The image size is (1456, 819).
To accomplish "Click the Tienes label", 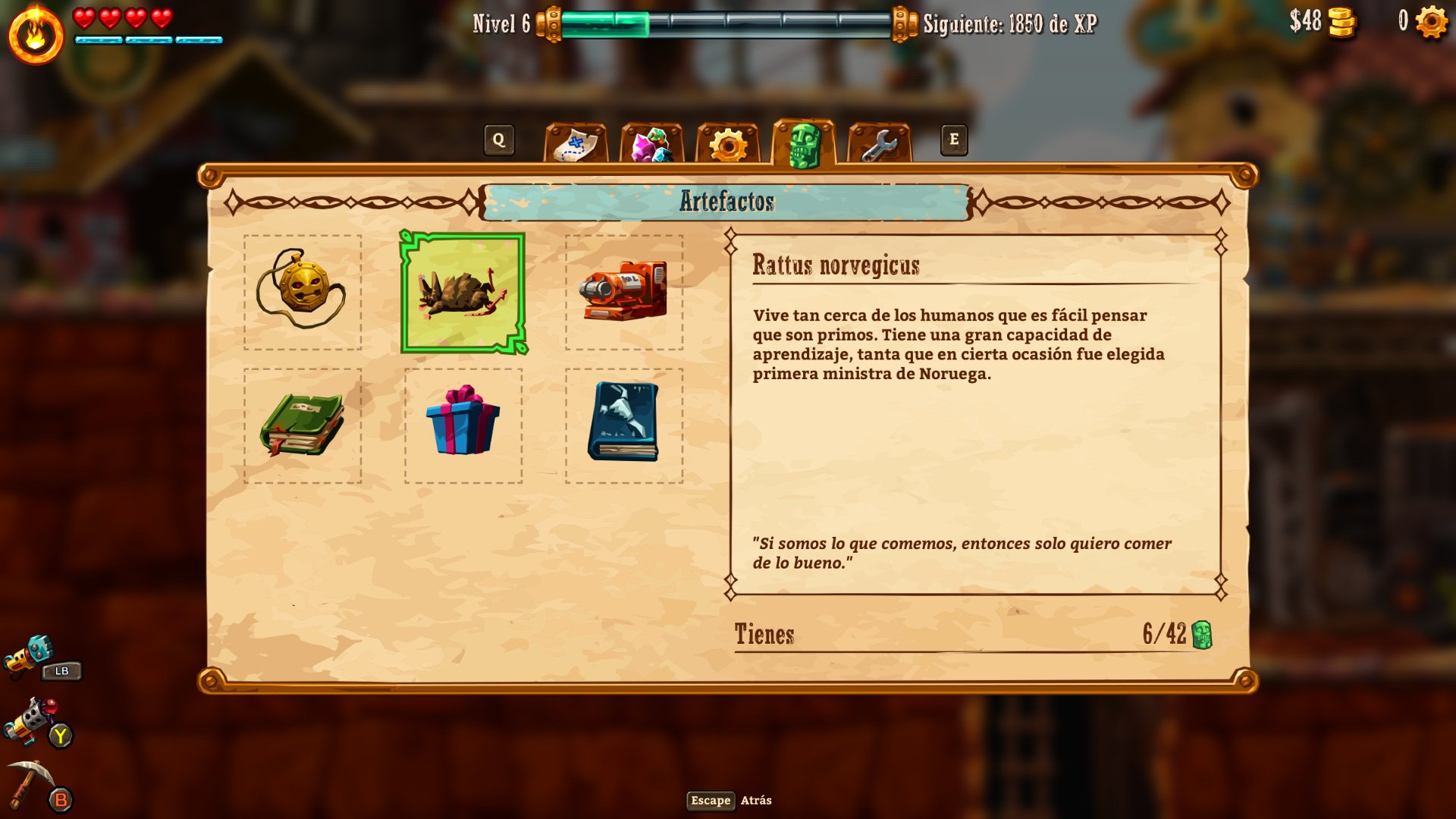I will pos(764,635).
